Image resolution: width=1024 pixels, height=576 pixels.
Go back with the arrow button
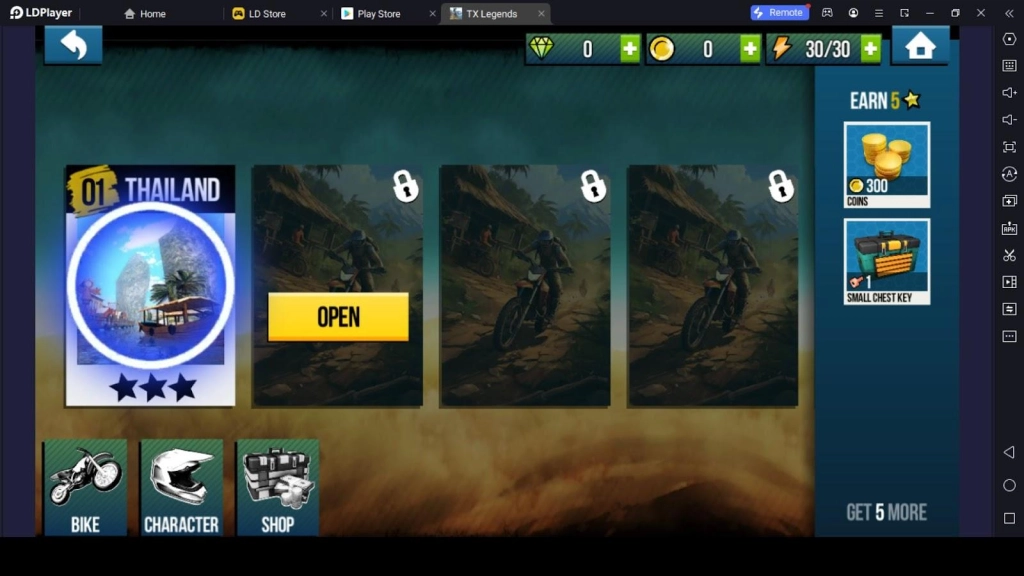coord(73,45)
